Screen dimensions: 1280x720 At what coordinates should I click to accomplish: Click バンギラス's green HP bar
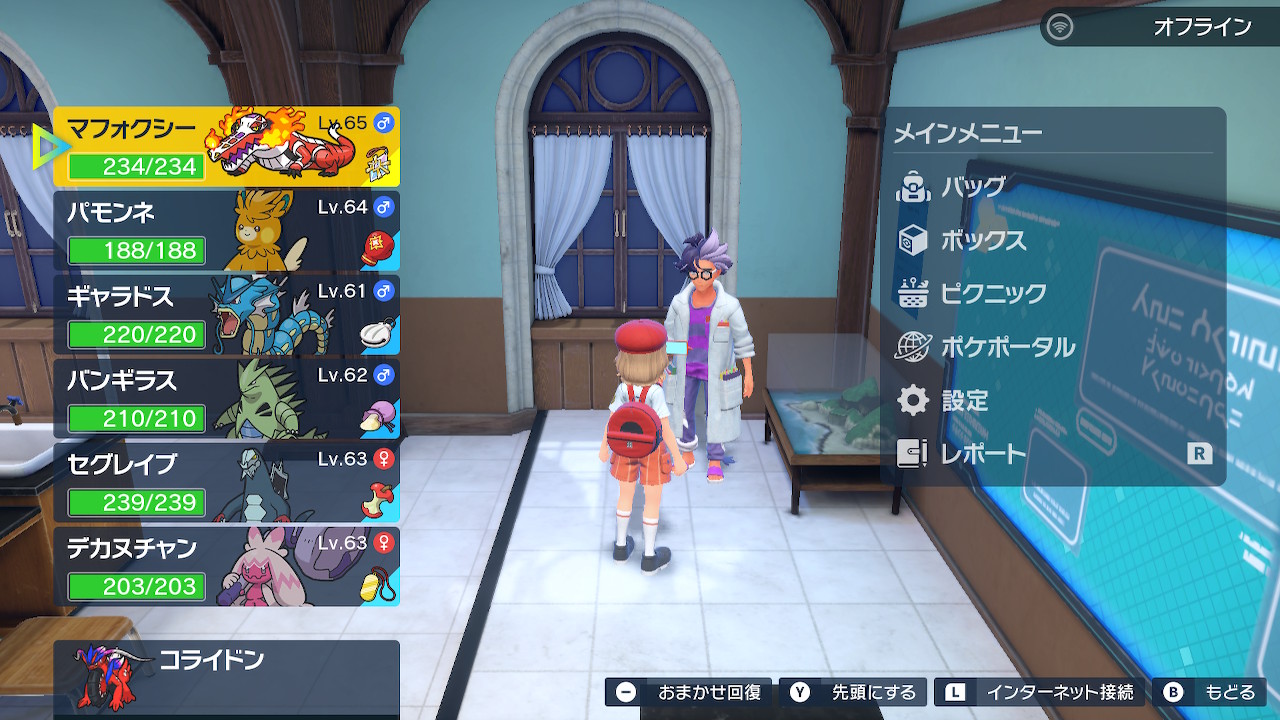tap(135, 419)
